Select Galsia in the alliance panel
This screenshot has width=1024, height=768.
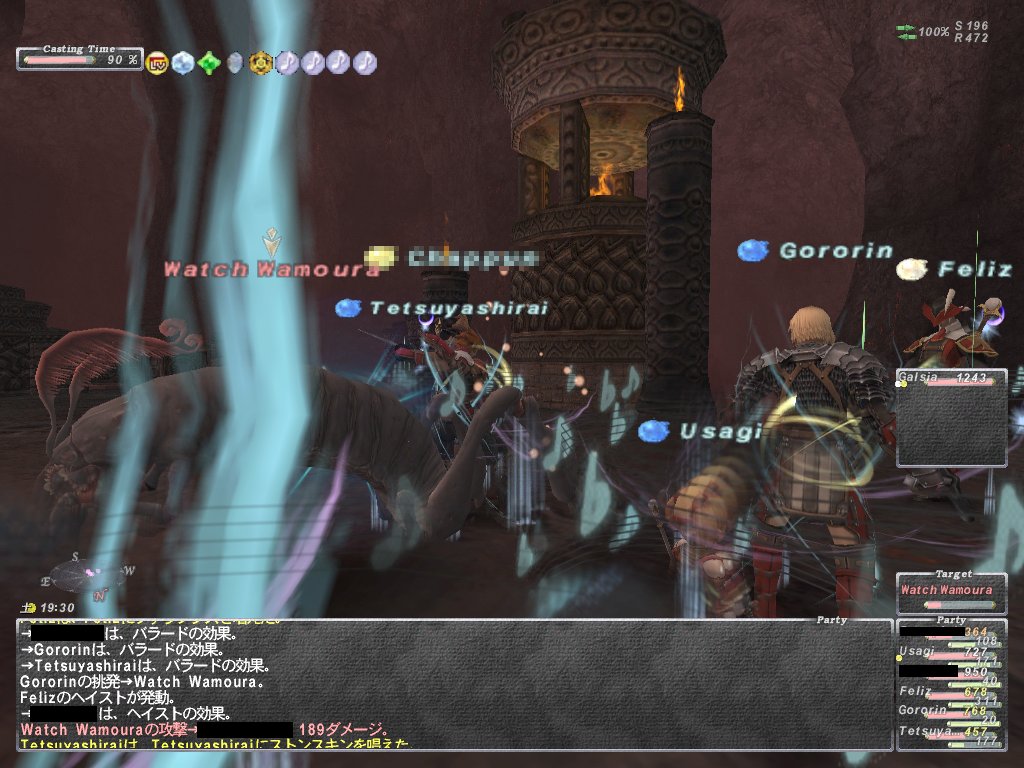(950, 379)
